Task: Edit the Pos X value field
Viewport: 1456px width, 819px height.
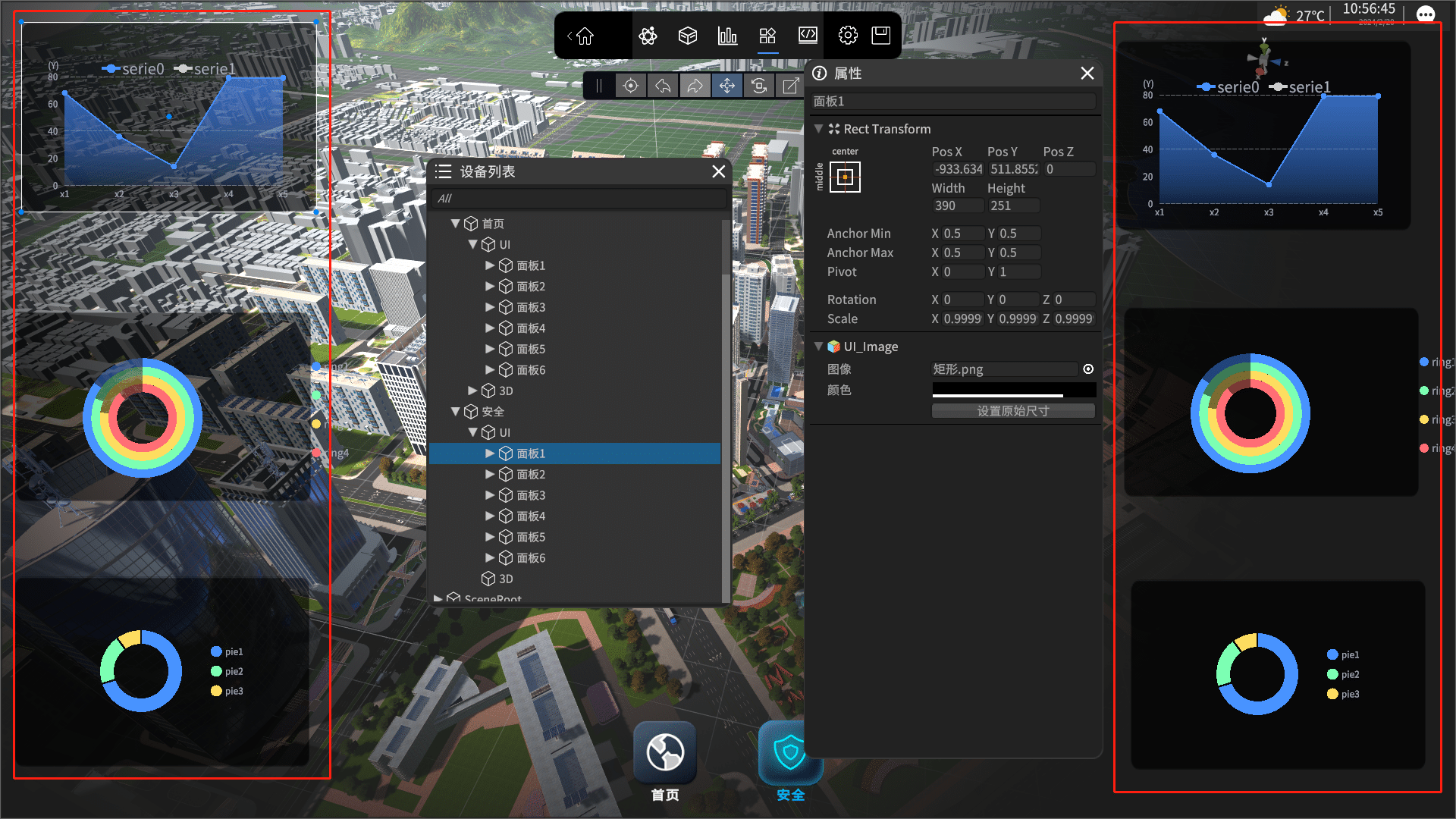Action: (958, 169)
